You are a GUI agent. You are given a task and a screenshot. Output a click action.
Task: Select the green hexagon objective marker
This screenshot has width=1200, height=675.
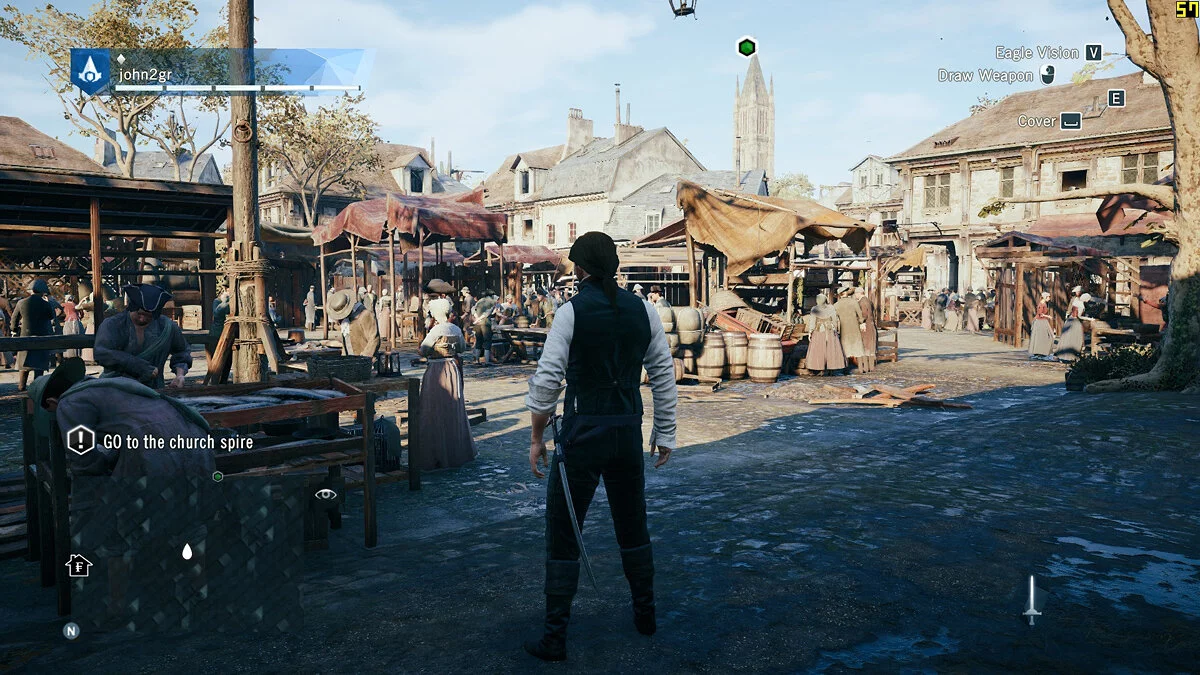tap(747, 47)
